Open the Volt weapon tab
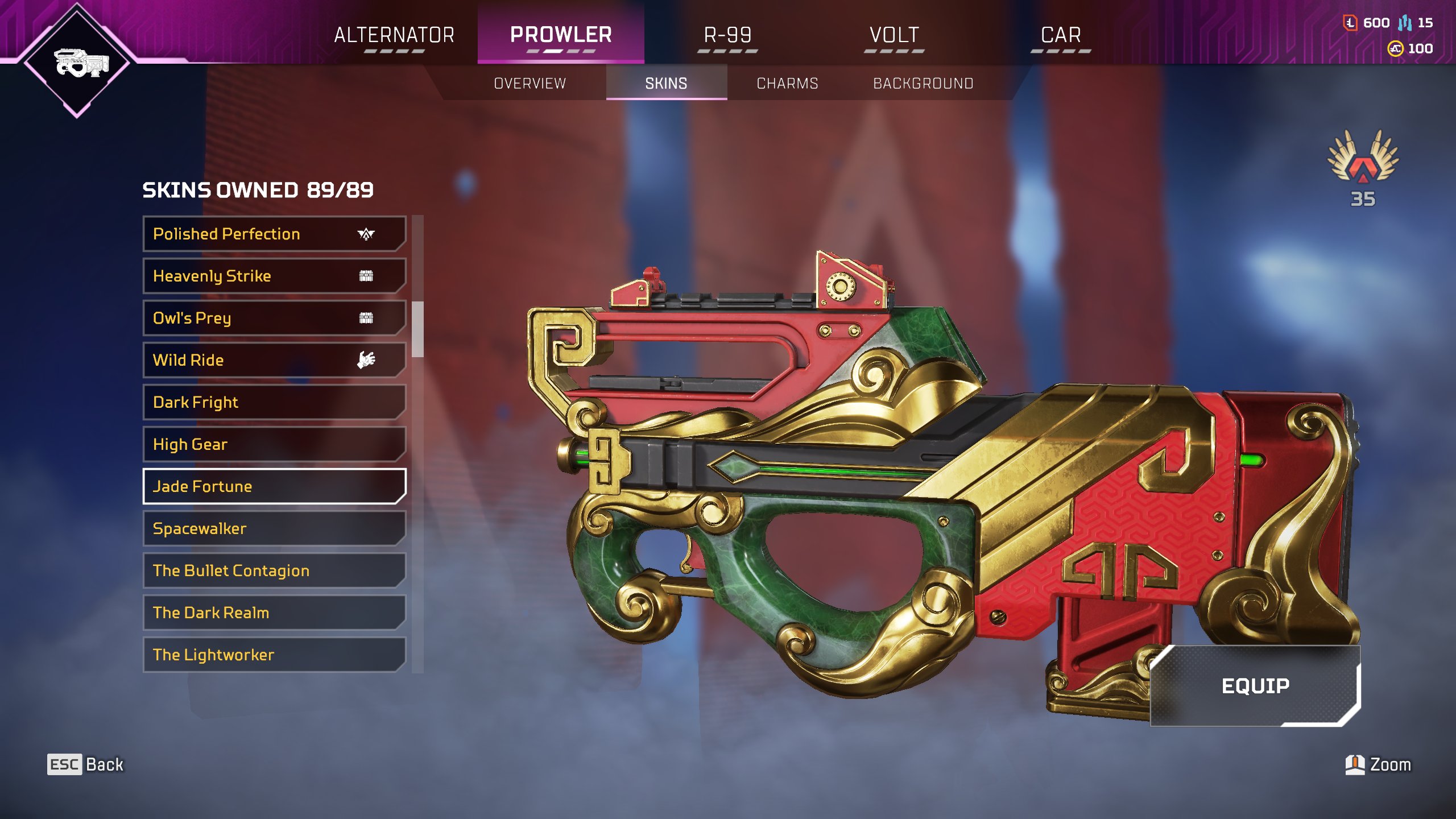The height and width of the screenshot is (819, 1456). [894, 35]
